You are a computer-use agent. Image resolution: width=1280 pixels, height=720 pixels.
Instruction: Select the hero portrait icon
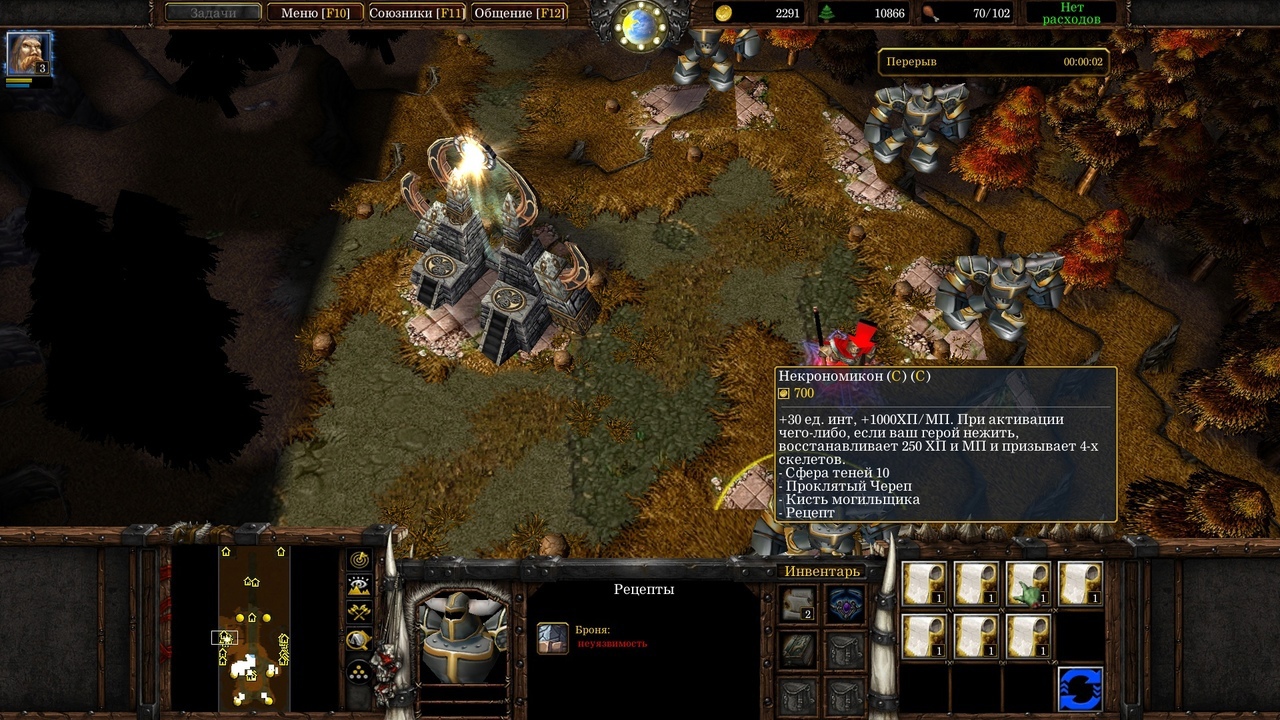click(x=28, y=53)
